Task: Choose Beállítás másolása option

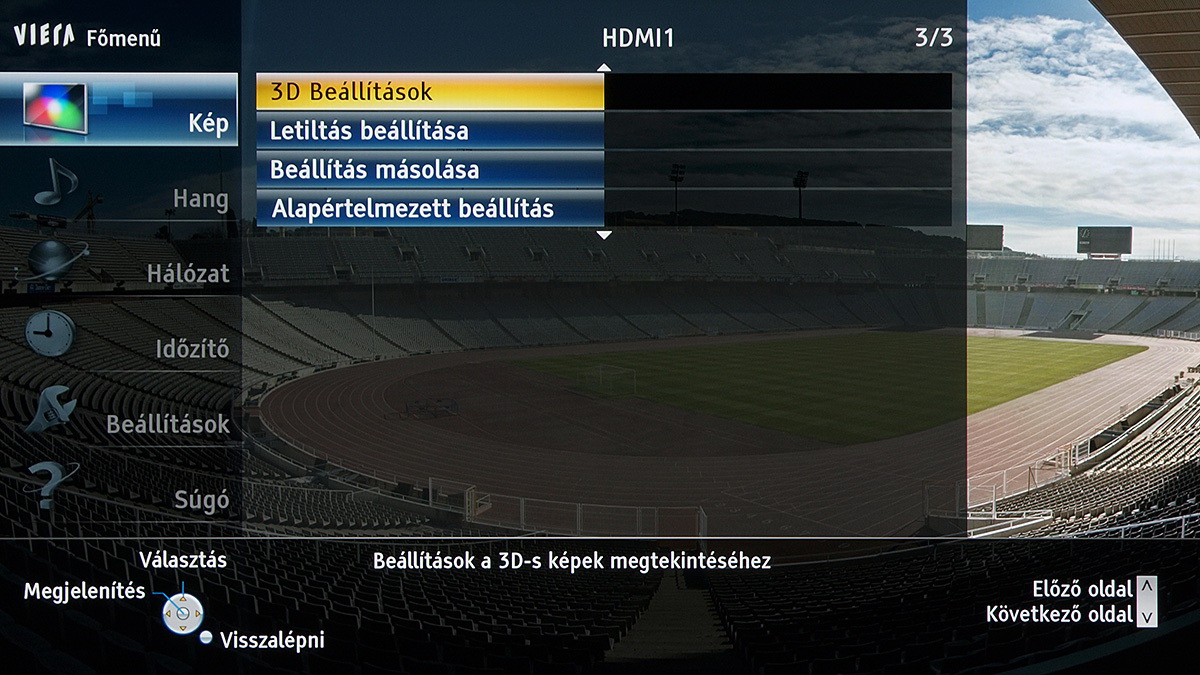Action: [430, 170]
